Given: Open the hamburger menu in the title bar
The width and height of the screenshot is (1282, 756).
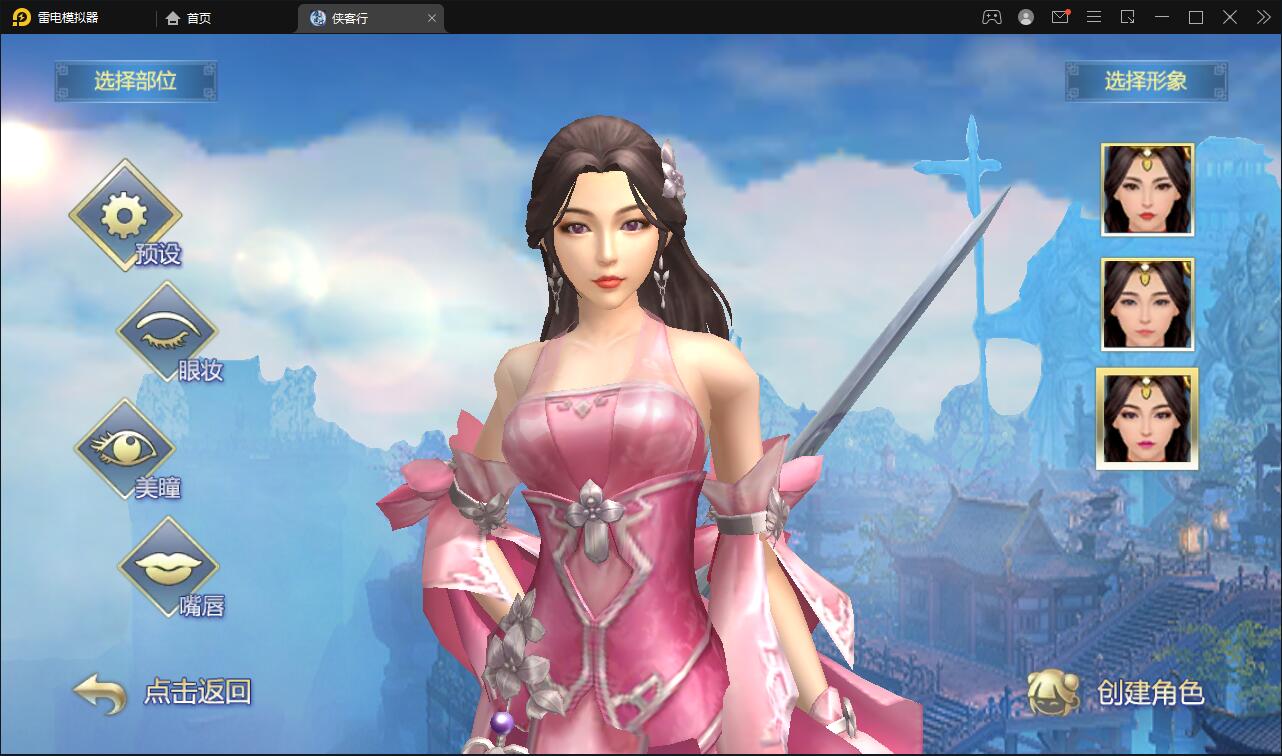Looking at the screenshot, I should point(1094,17).
